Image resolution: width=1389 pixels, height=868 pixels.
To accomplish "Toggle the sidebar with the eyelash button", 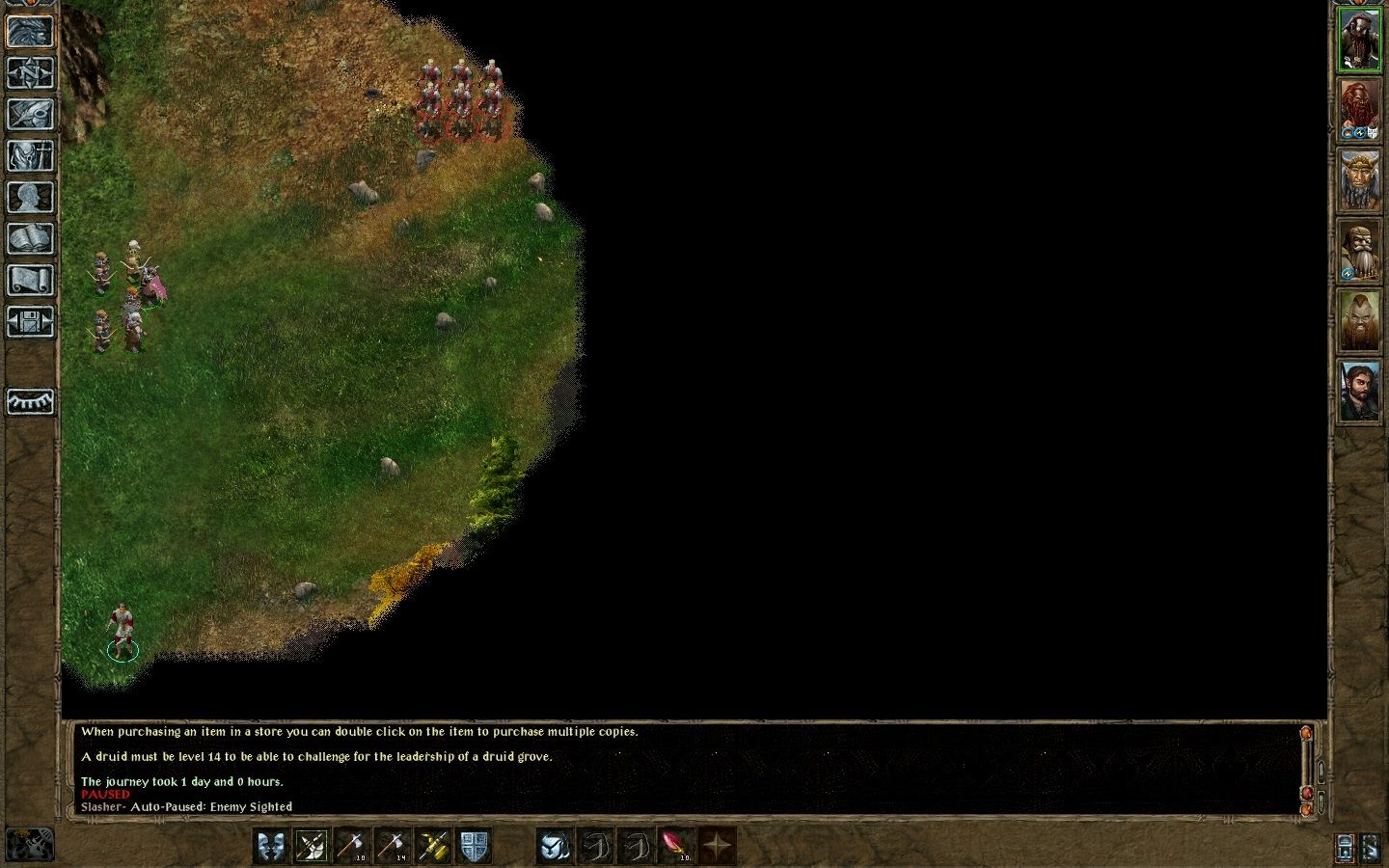I will tap(31, 400).
